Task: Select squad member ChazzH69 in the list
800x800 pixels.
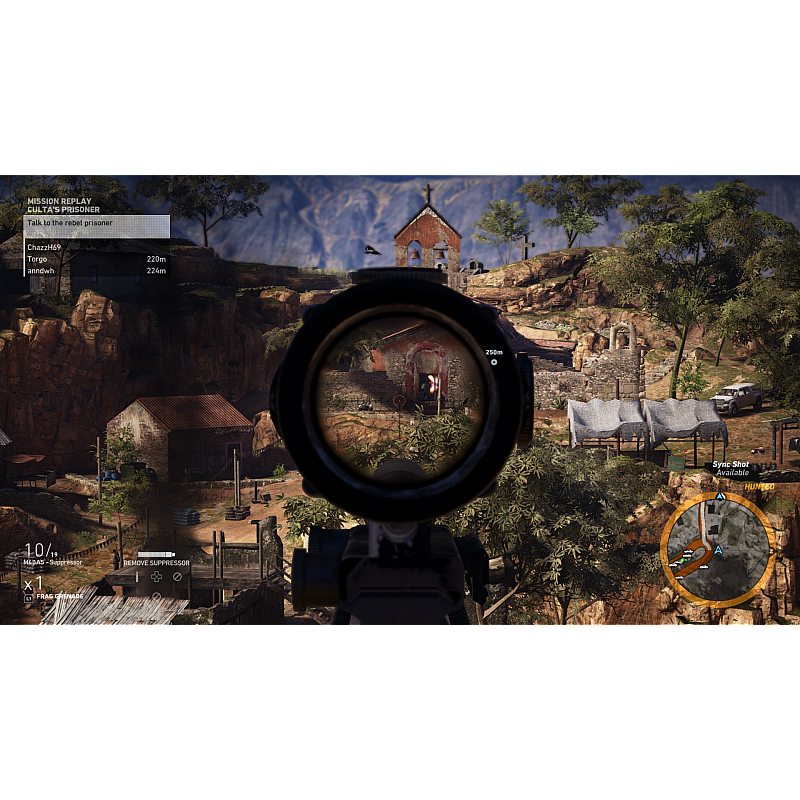Action: tap(44, 247)
